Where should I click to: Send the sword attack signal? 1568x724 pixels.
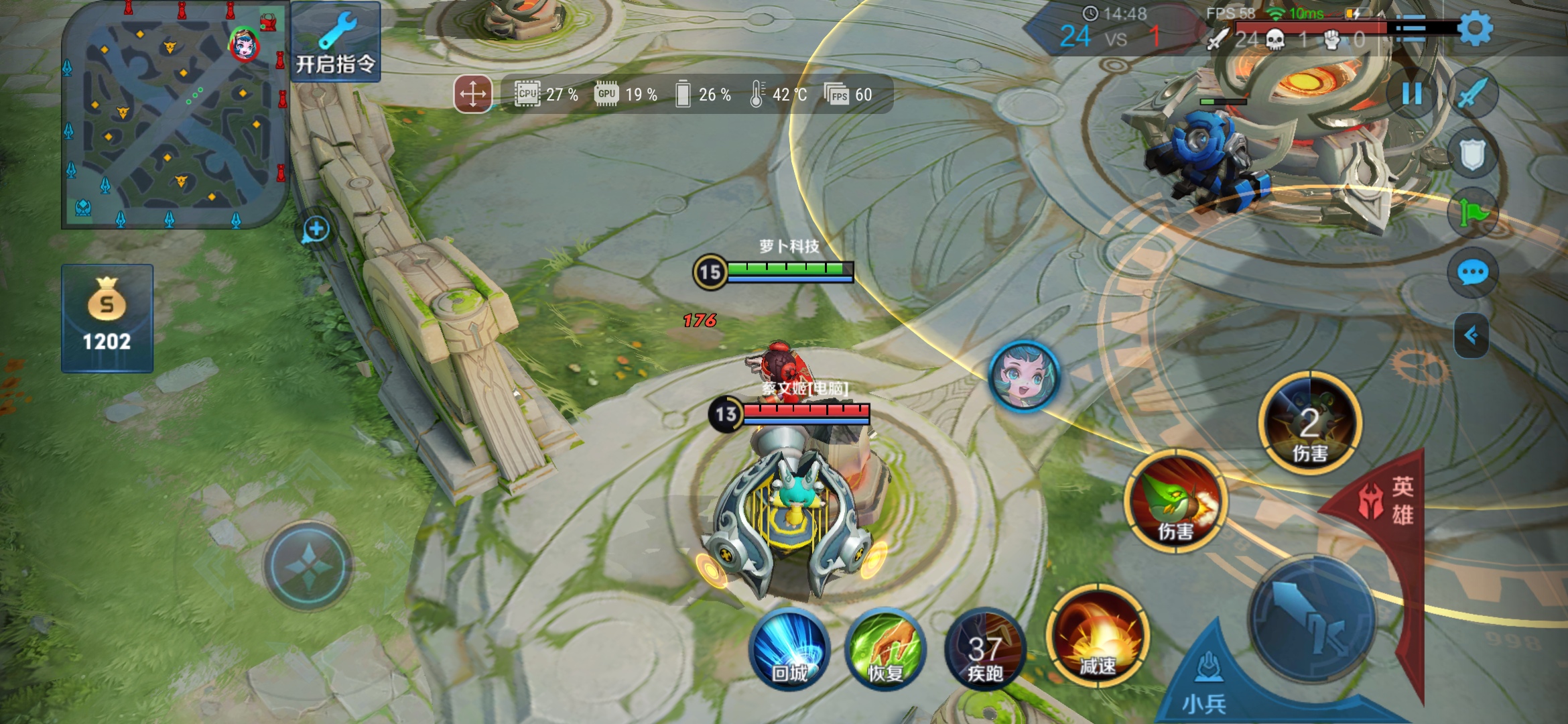coord(1472,94)
